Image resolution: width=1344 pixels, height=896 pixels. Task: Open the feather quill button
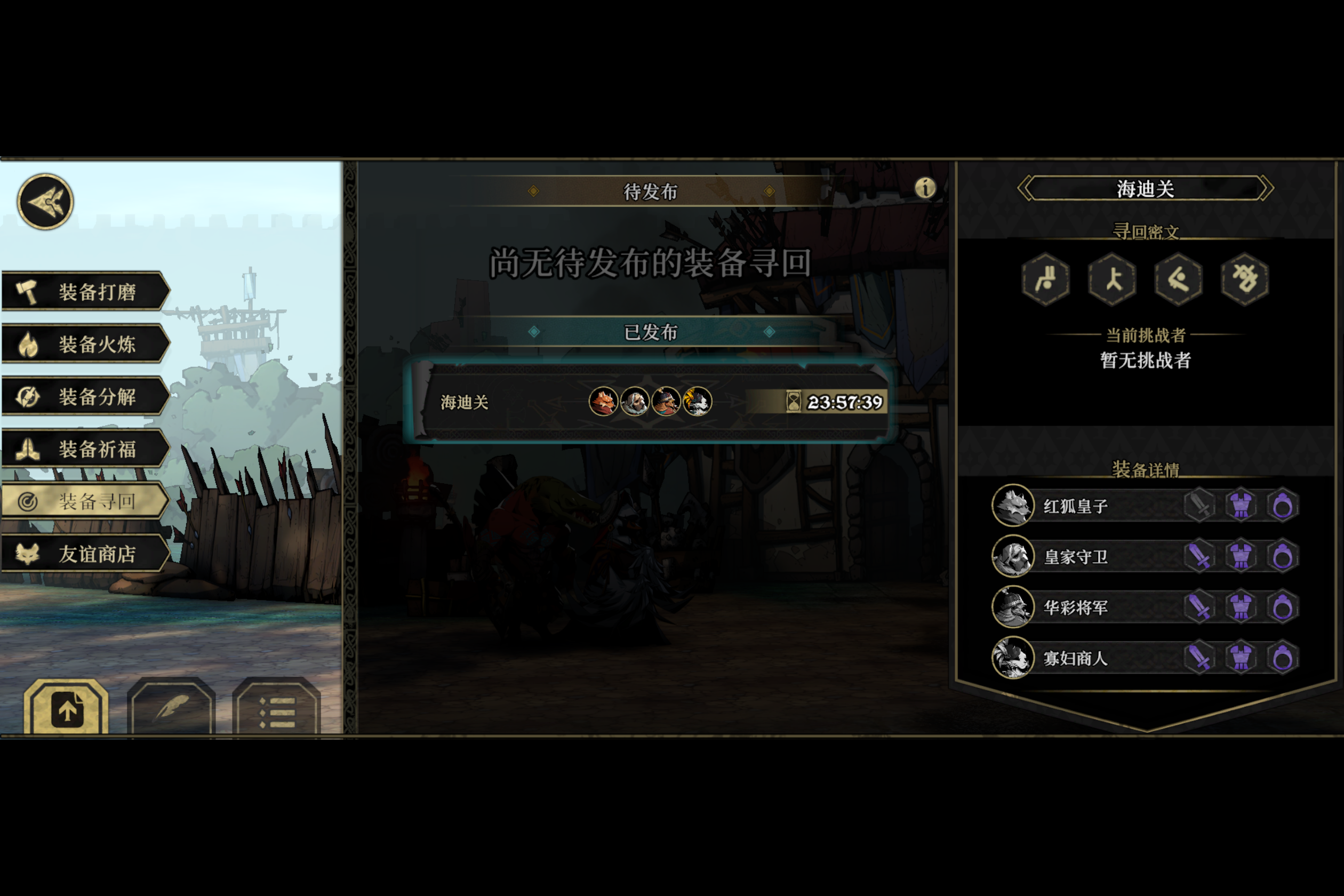171,709
